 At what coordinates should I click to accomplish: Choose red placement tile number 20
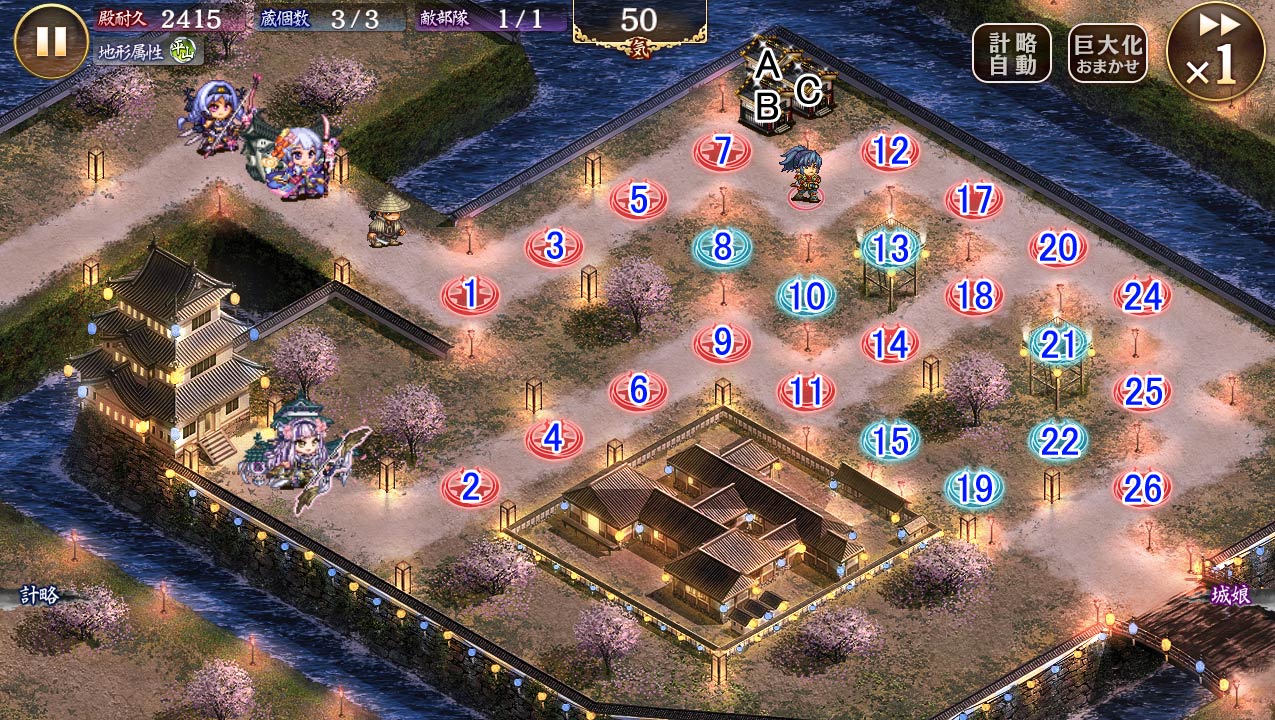1058,248
